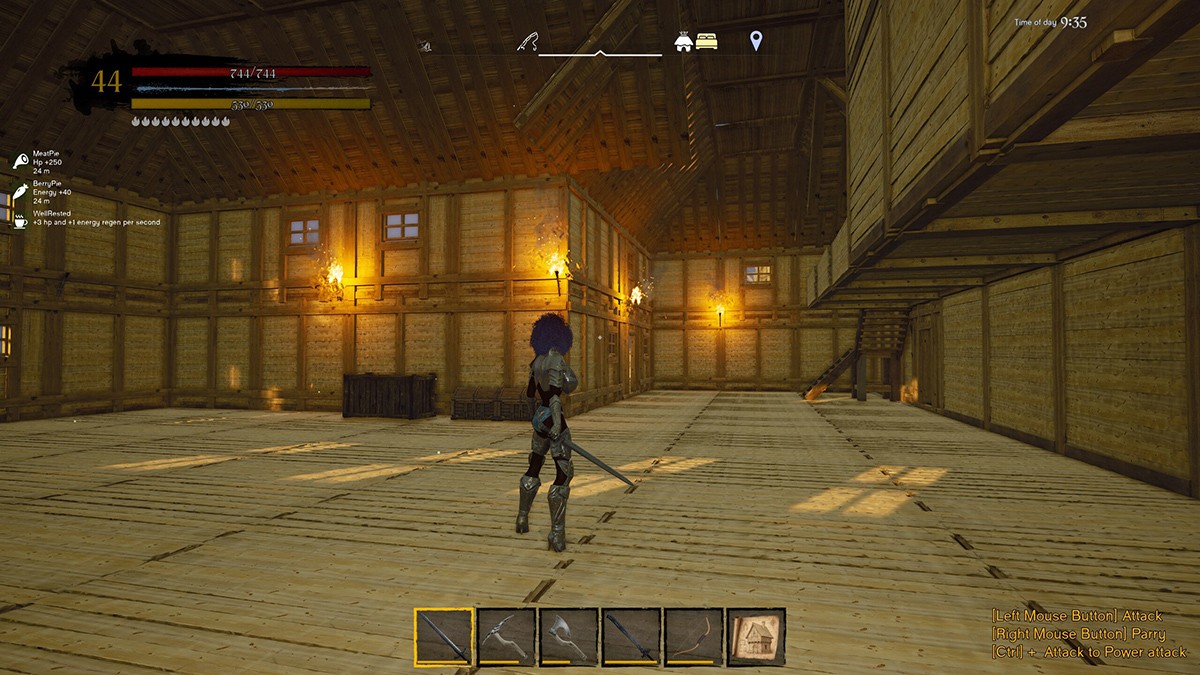Select the yellow bed compass marker
Image resolution: width=1200 pixels, height=675 pixels.
tap(708, 41)
